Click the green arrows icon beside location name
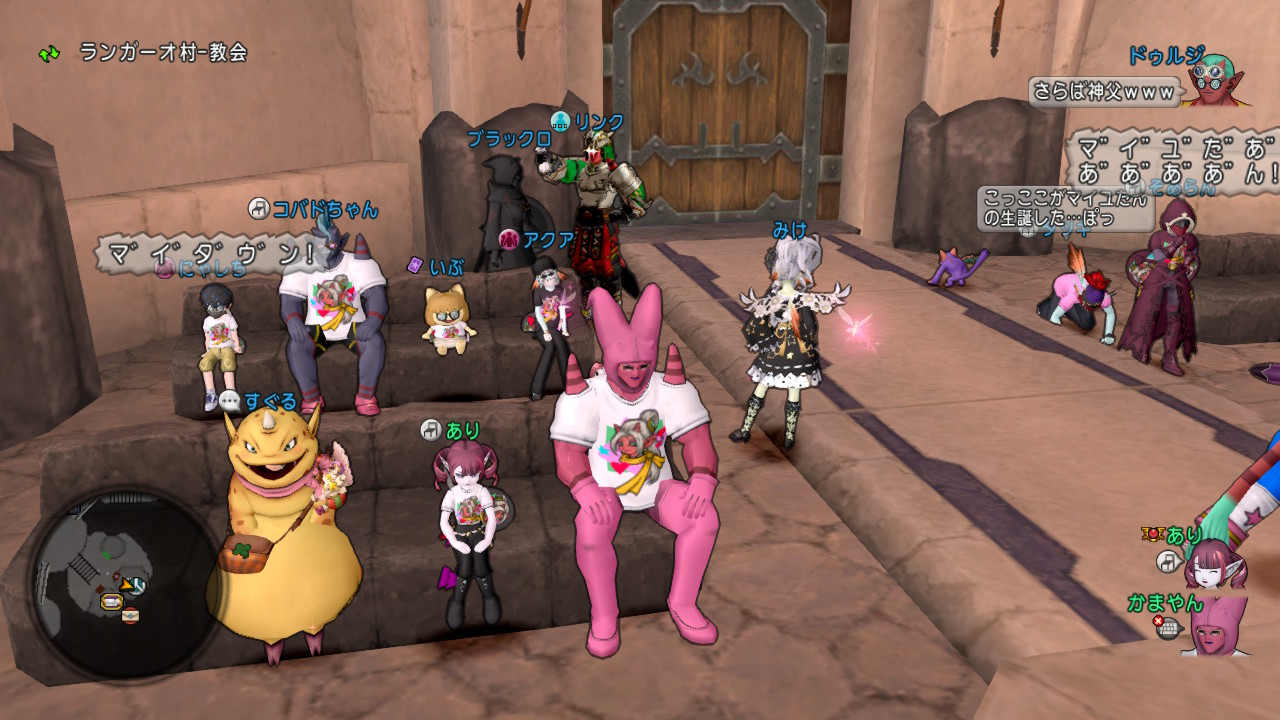This screenshot has height=720, width=1280. [x=49, y=53]
